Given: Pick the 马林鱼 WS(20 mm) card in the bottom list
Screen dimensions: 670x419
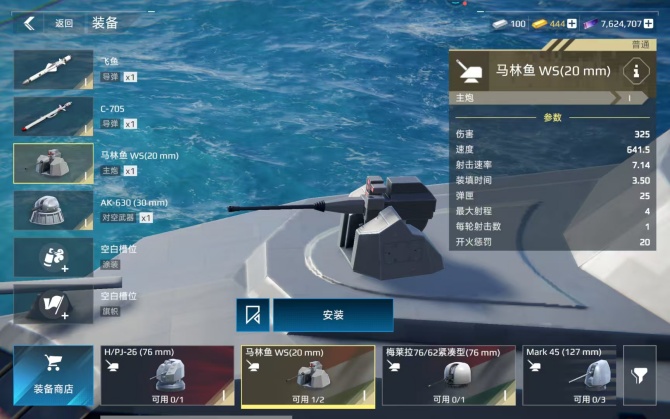Looking at the screenshot, I should [308, 375].
